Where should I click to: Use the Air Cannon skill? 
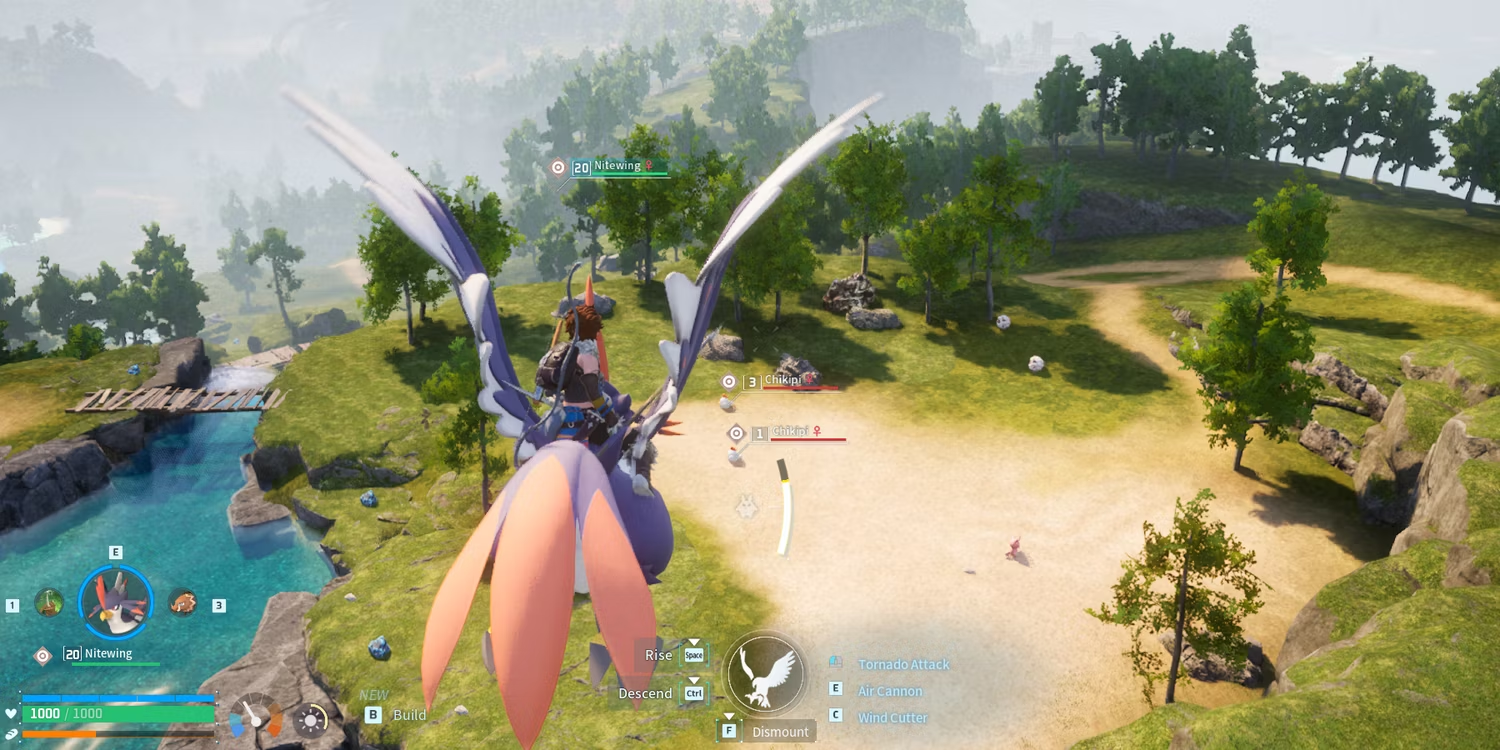point(890,691)
